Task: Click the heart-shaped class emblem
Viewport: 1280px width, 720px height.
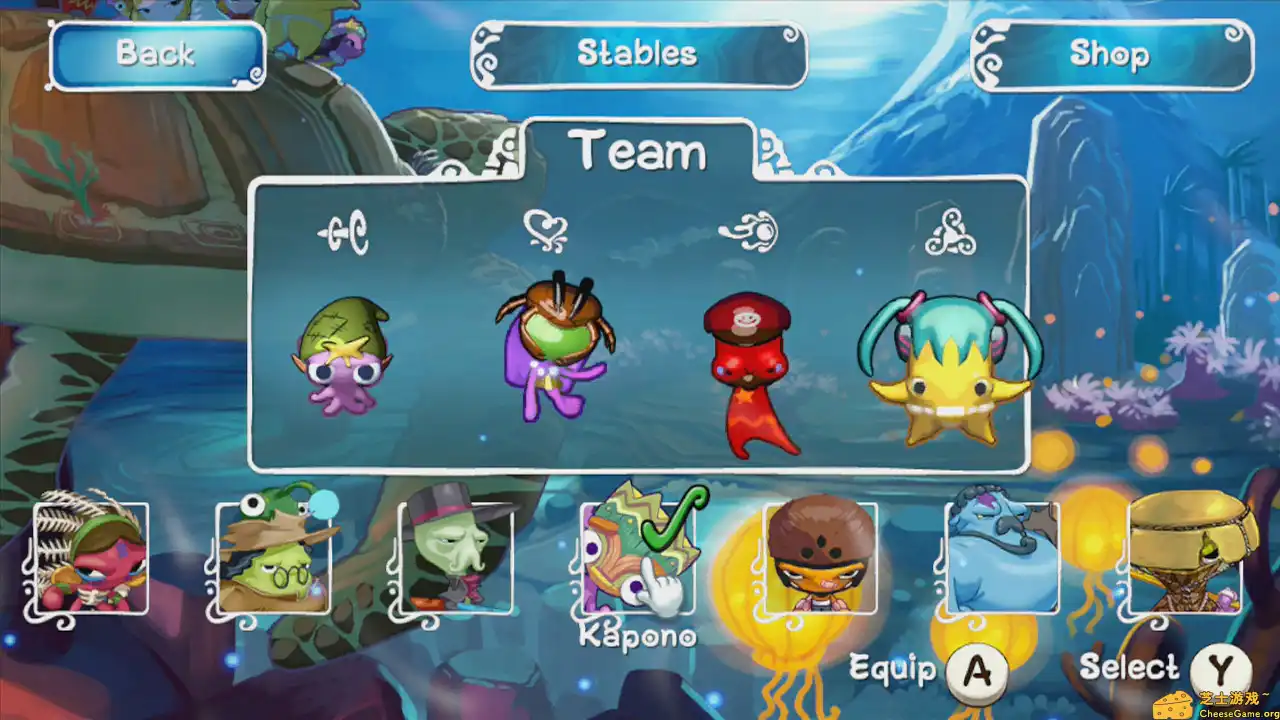Action: click(547, 228)
